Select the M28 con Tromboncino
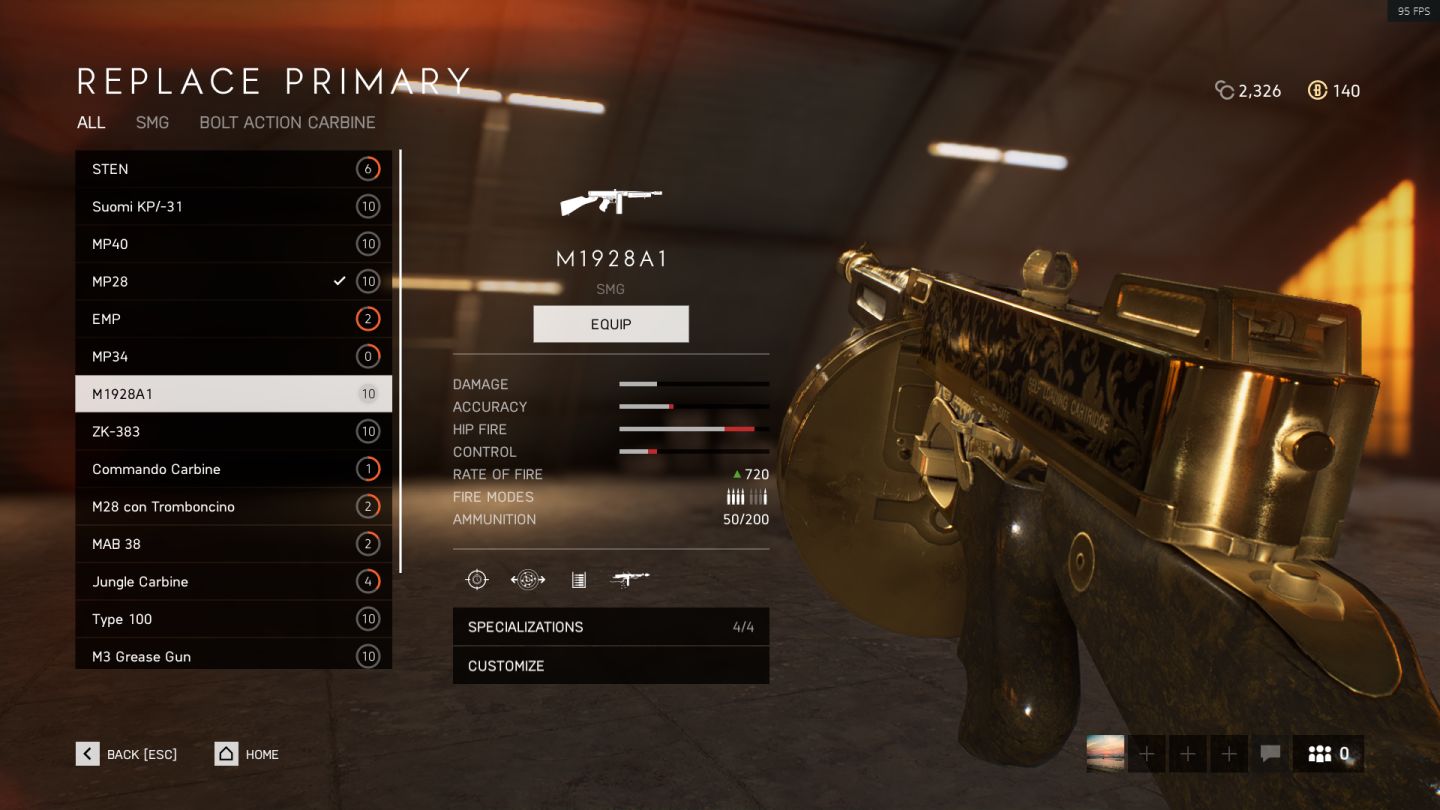The height and width of the screenshot is (810, 1440). point(233,507)
